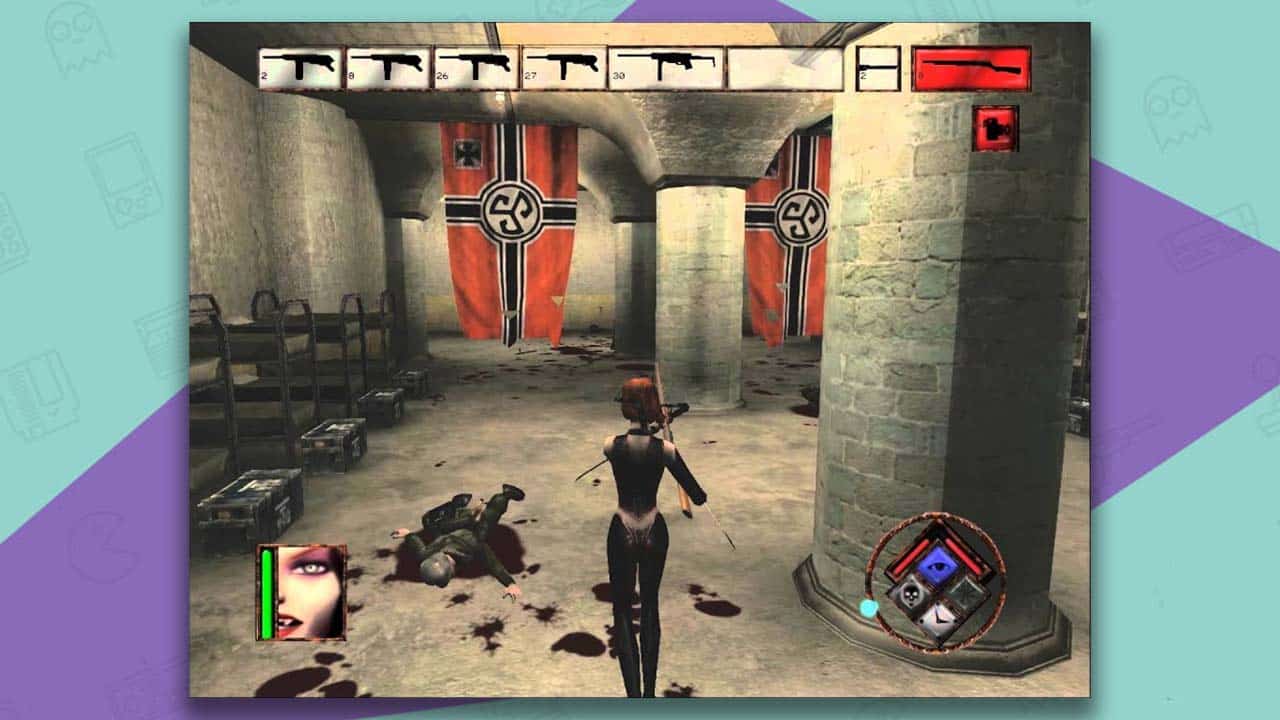Select the SMG slot with 26 rounds
This screenshot has height=720, width=1280.
tap(476, 65)
